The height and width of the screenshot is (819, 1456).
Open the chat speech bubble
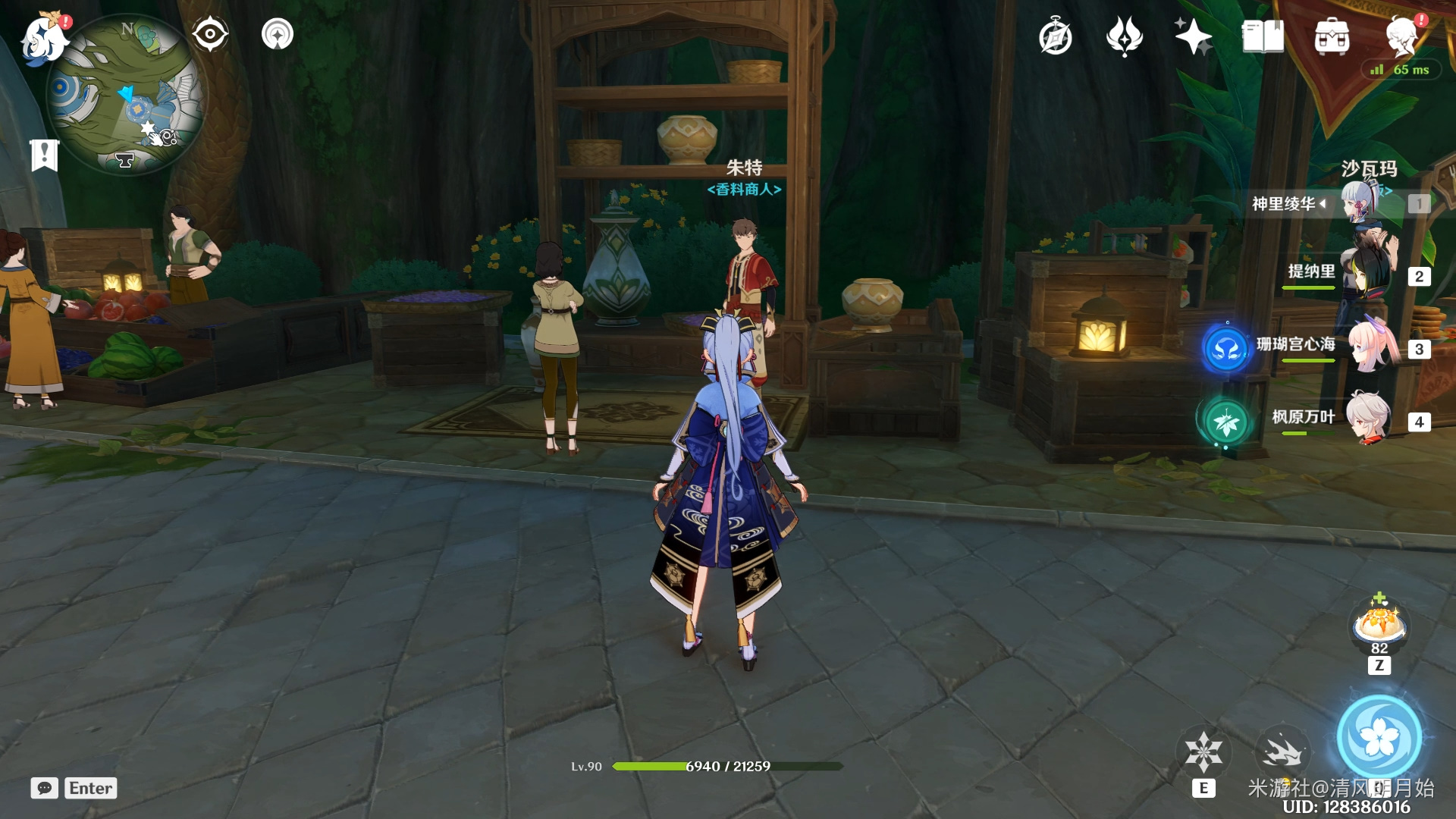tap(45, 788)
